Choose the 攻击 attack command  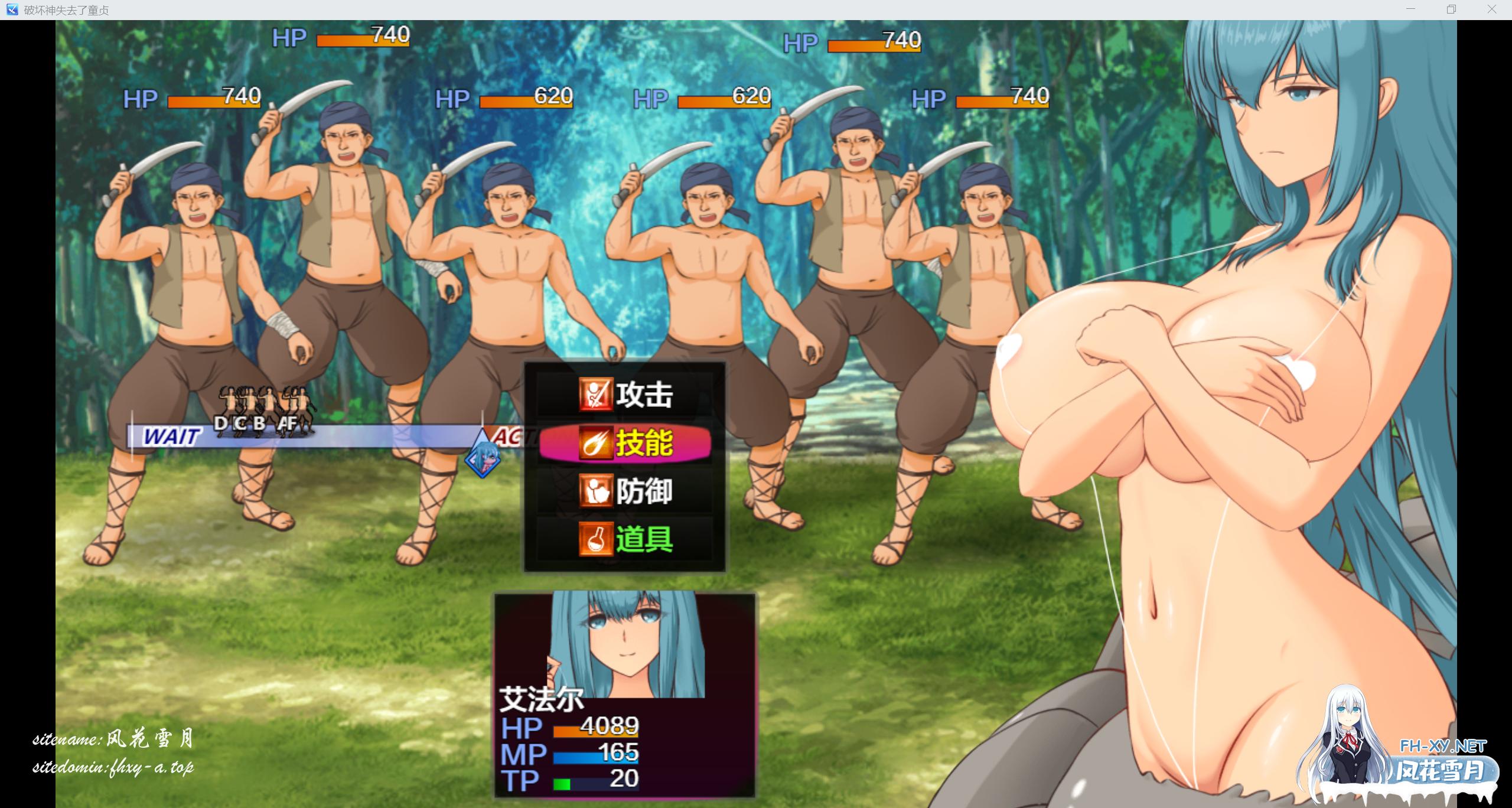(x=625, y=395)
